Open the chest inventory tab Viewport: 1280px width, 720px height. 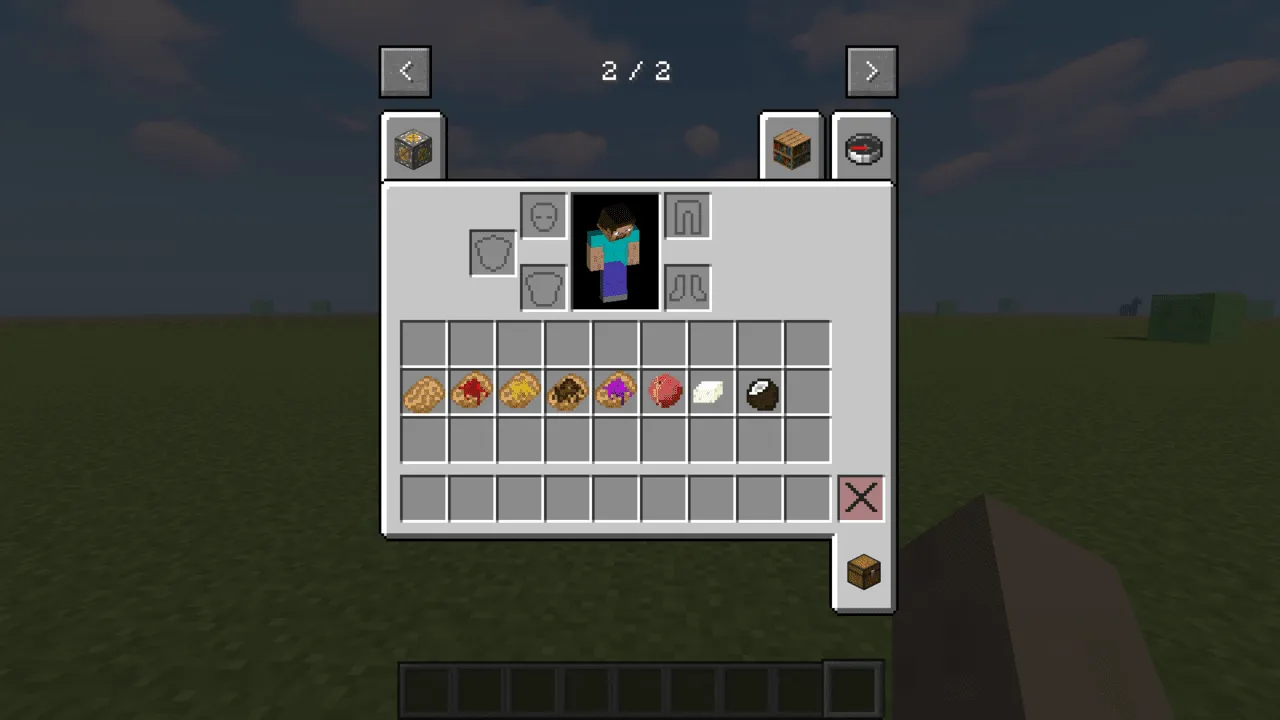[x=862, y=571]
